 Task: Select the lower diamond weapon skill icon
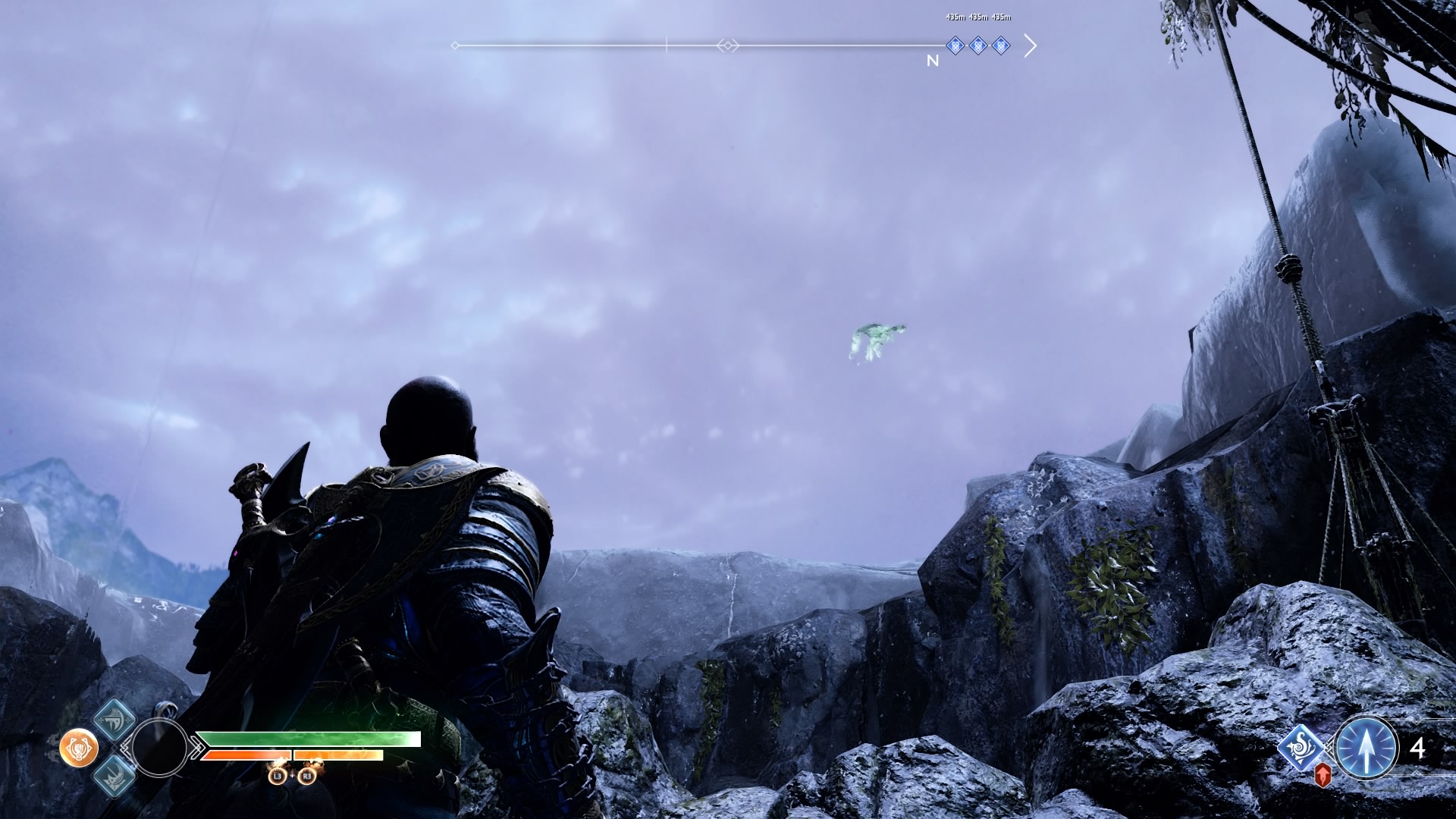pyautogui.click(x=115, y=776)
